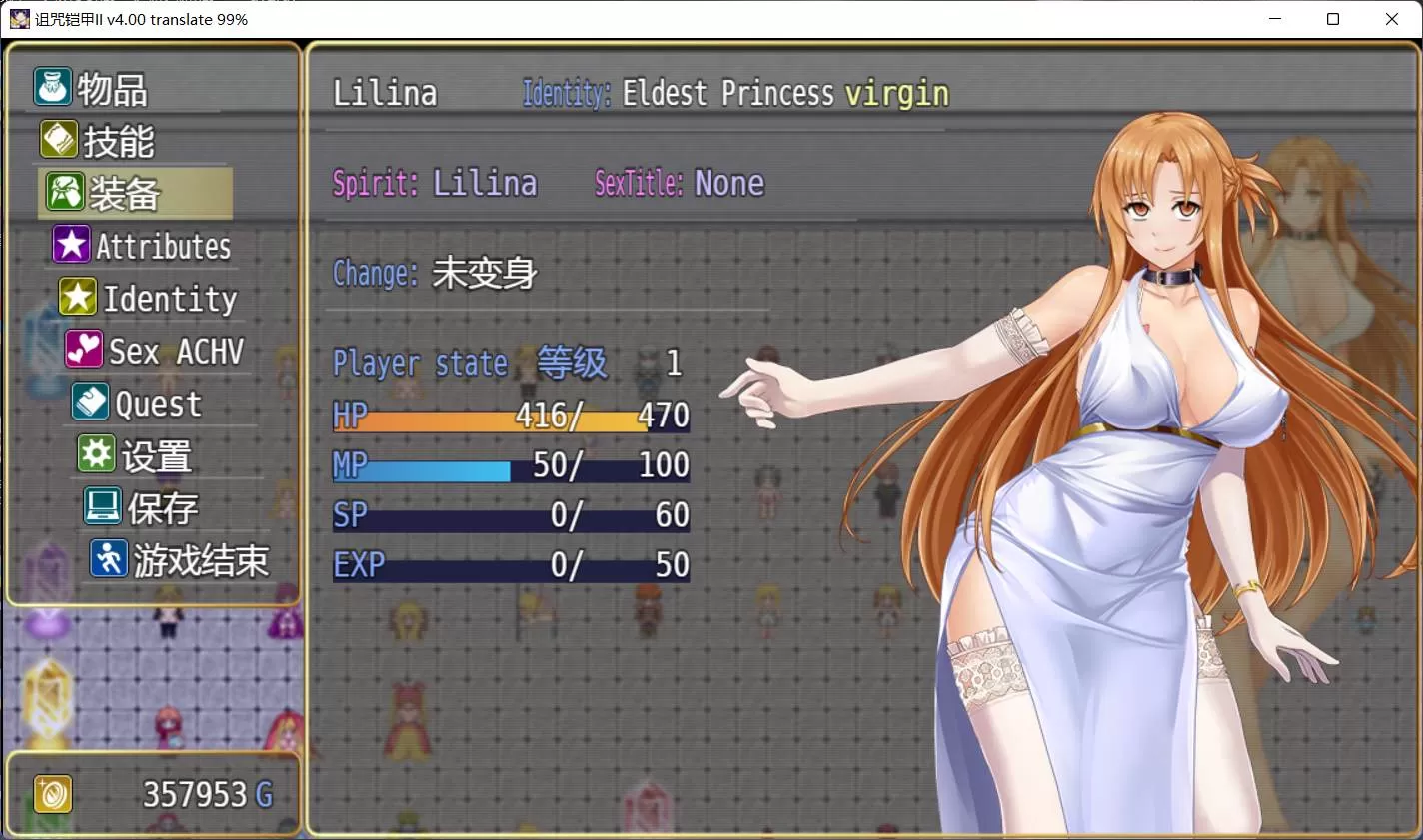Select 游戏结束 to end game
Screen dimensions: 1423x840
pos(200,560)
